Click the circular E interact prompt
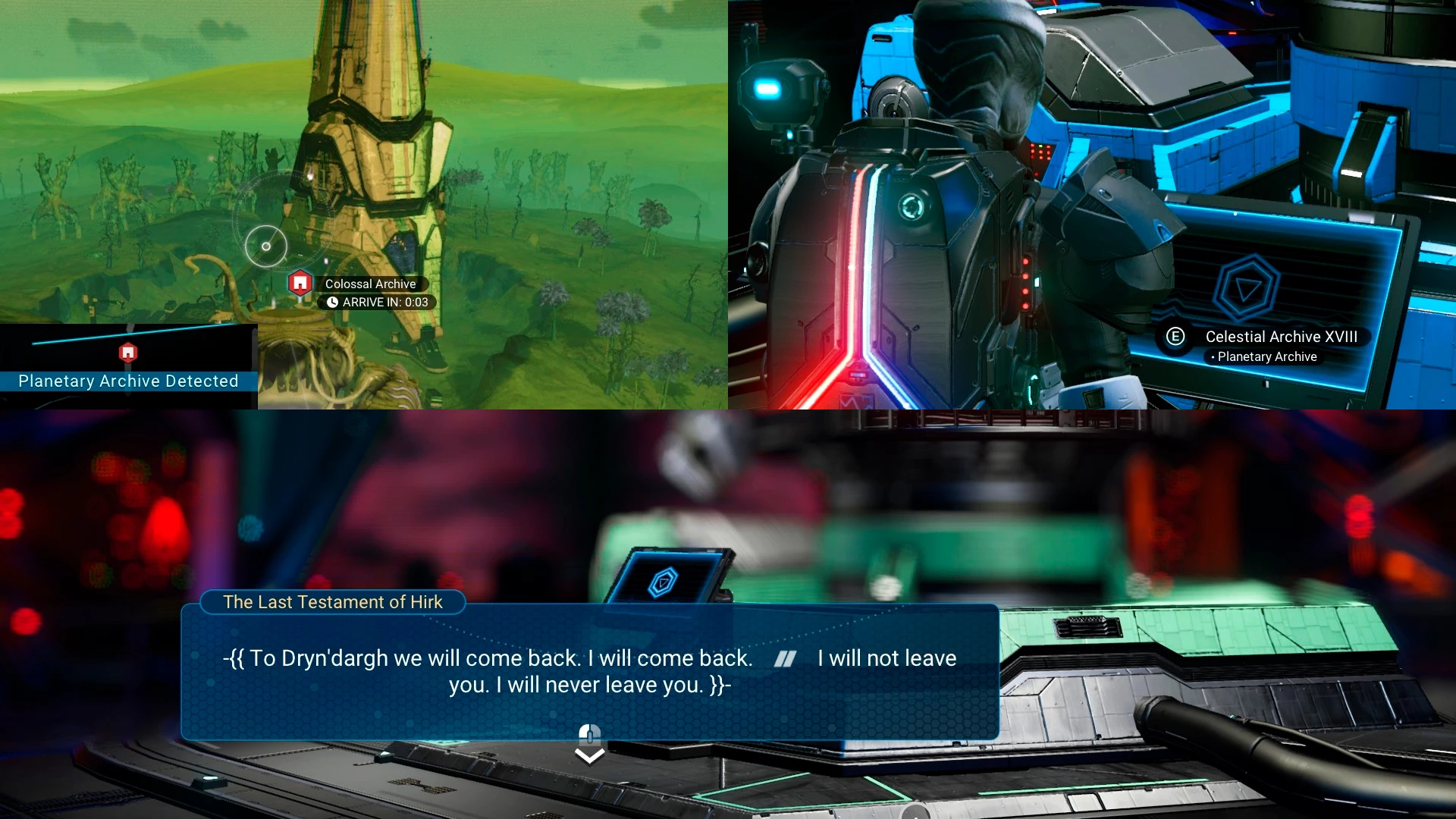The image size is (1456, 819). tap(1176, 337)
